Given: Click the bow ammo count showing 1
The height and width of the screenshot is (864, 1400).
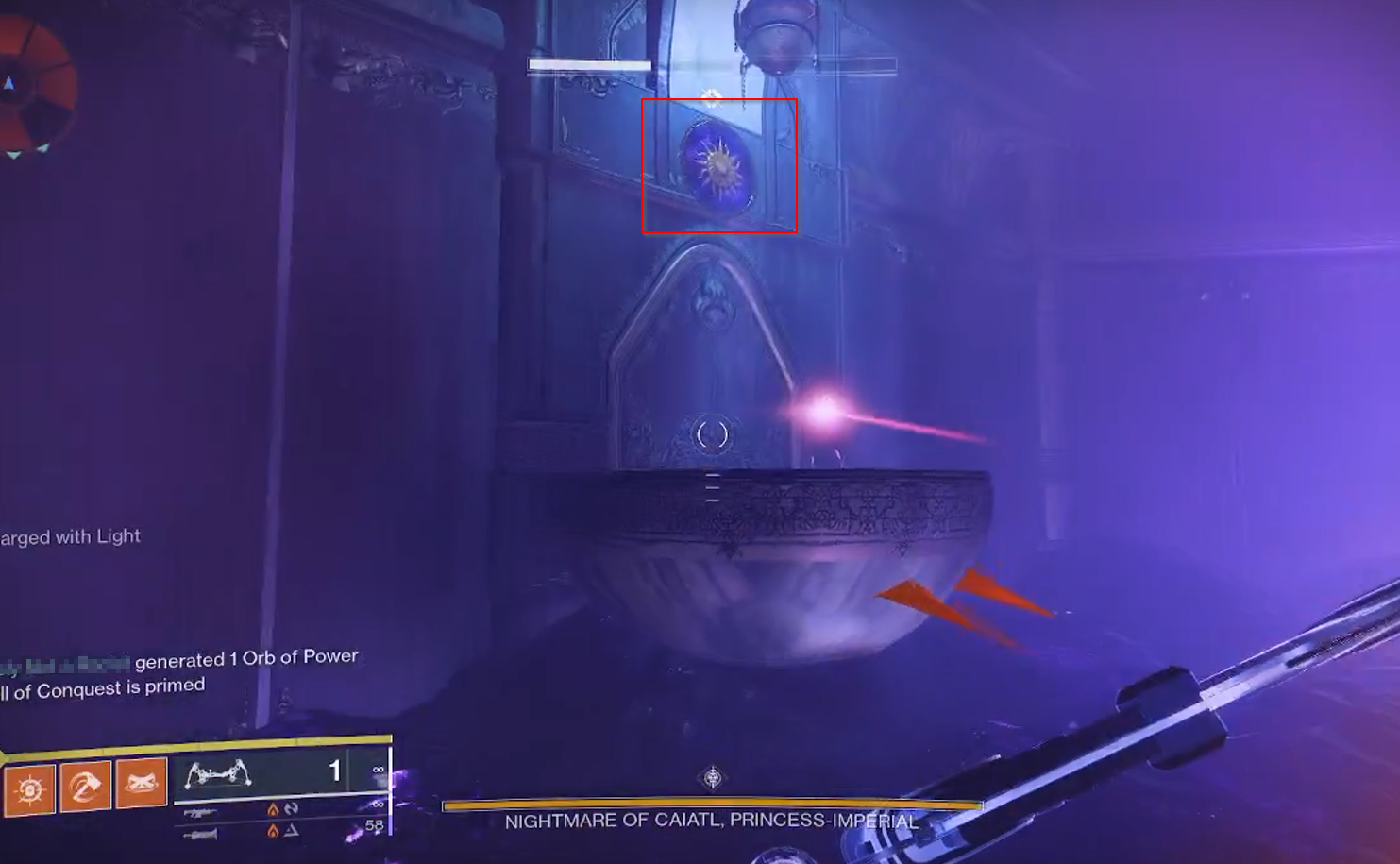Looking at the screenshot, I should point(332,770).
